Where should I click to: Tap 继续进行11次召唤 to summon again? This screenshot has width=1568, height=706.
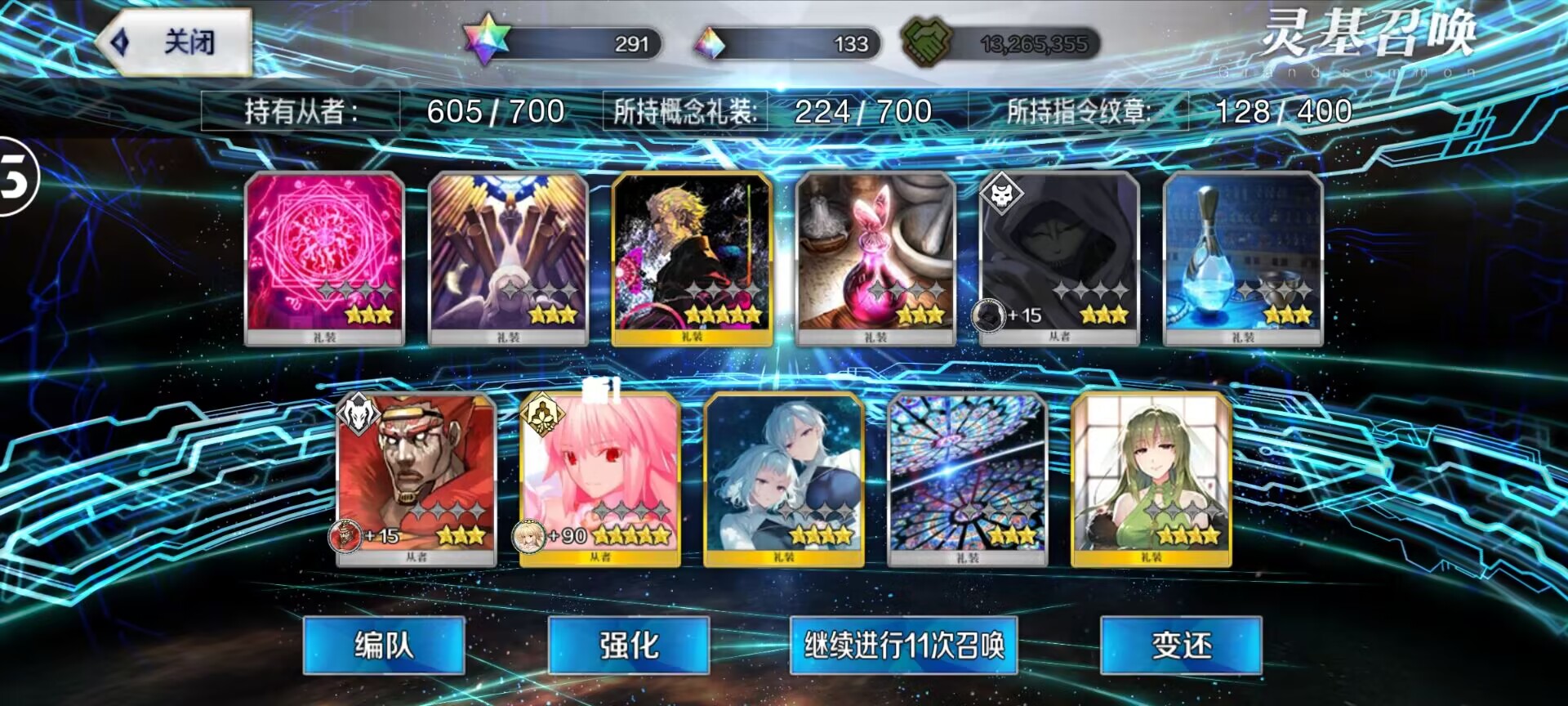click(902, 646)
